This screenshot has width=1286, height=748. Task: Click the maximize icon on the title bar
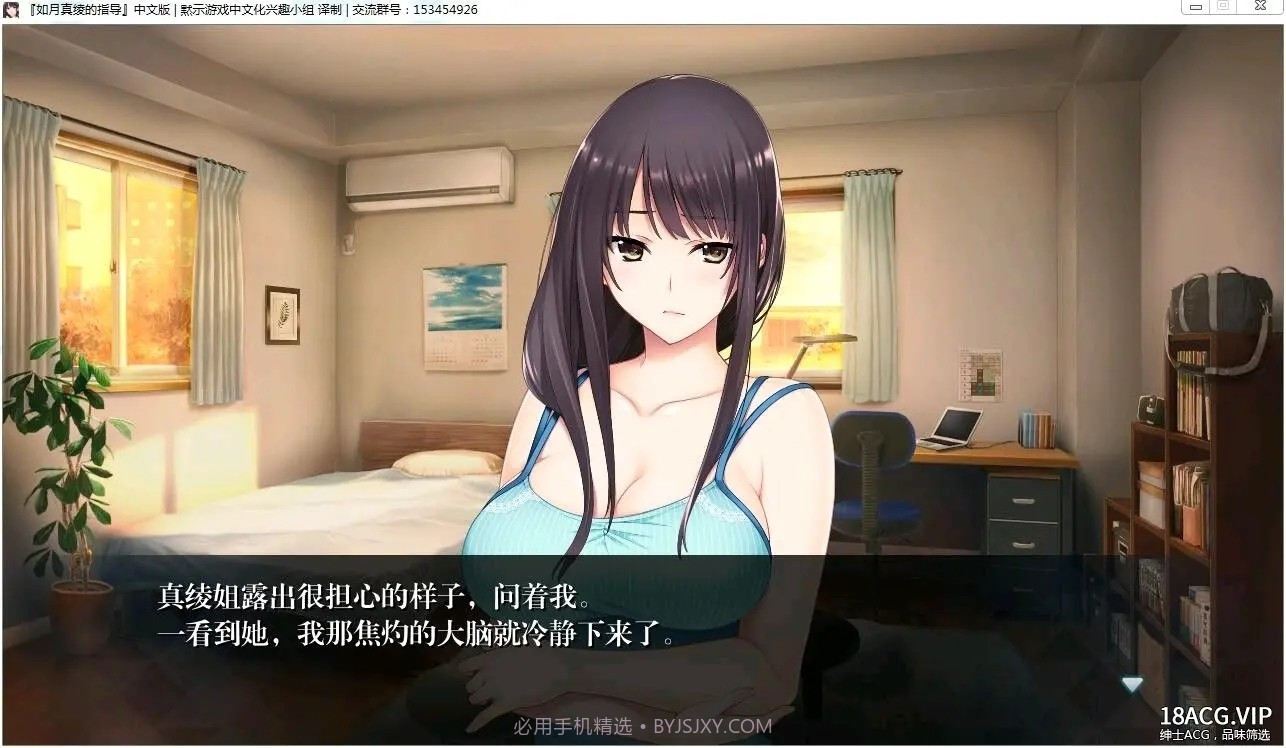1224,8
